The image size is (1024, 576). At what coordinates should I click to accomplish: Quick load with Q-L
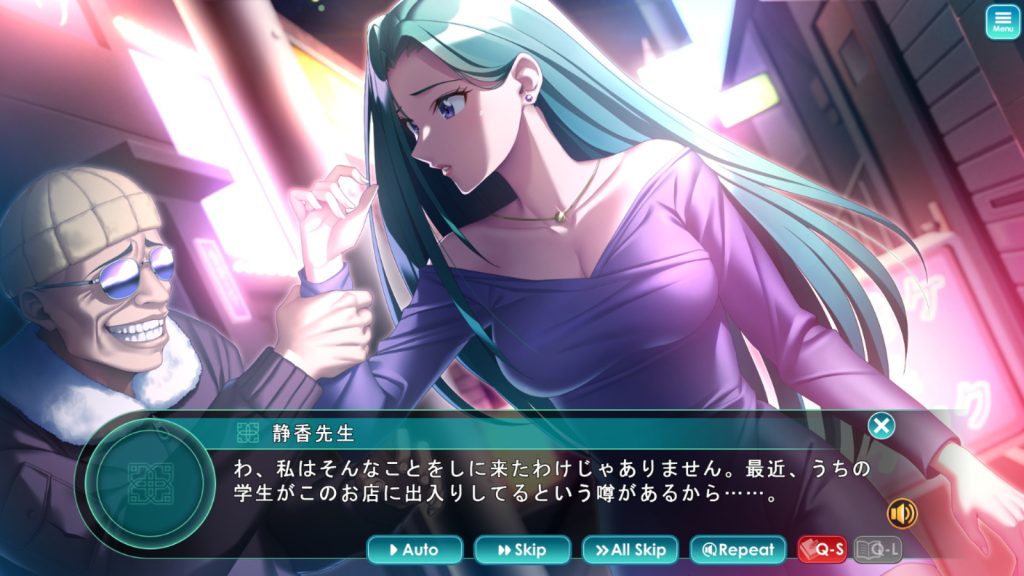(x=880, y=550)
